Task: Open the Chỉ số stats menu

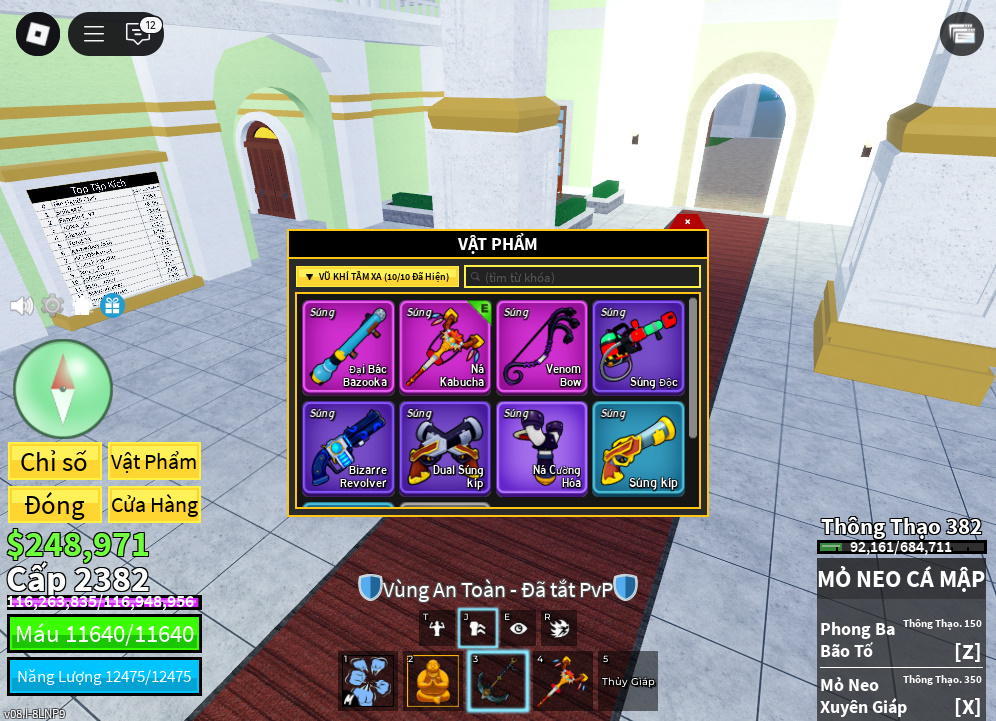Action: 54,462
